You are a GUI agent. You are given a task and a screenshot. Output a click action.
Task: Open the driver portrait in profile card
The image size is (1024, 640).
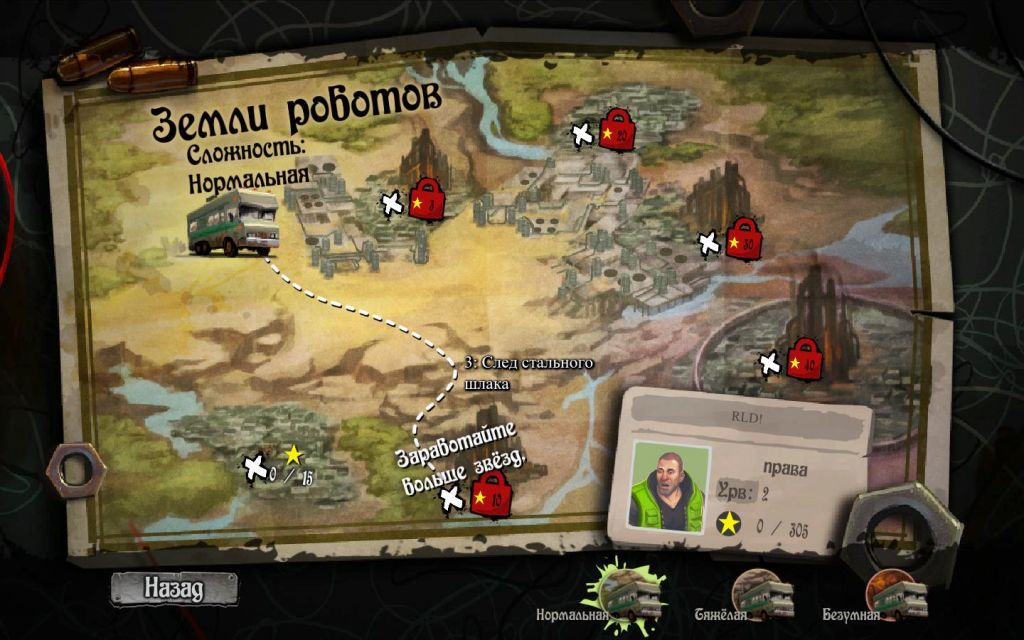pos(669,485)
